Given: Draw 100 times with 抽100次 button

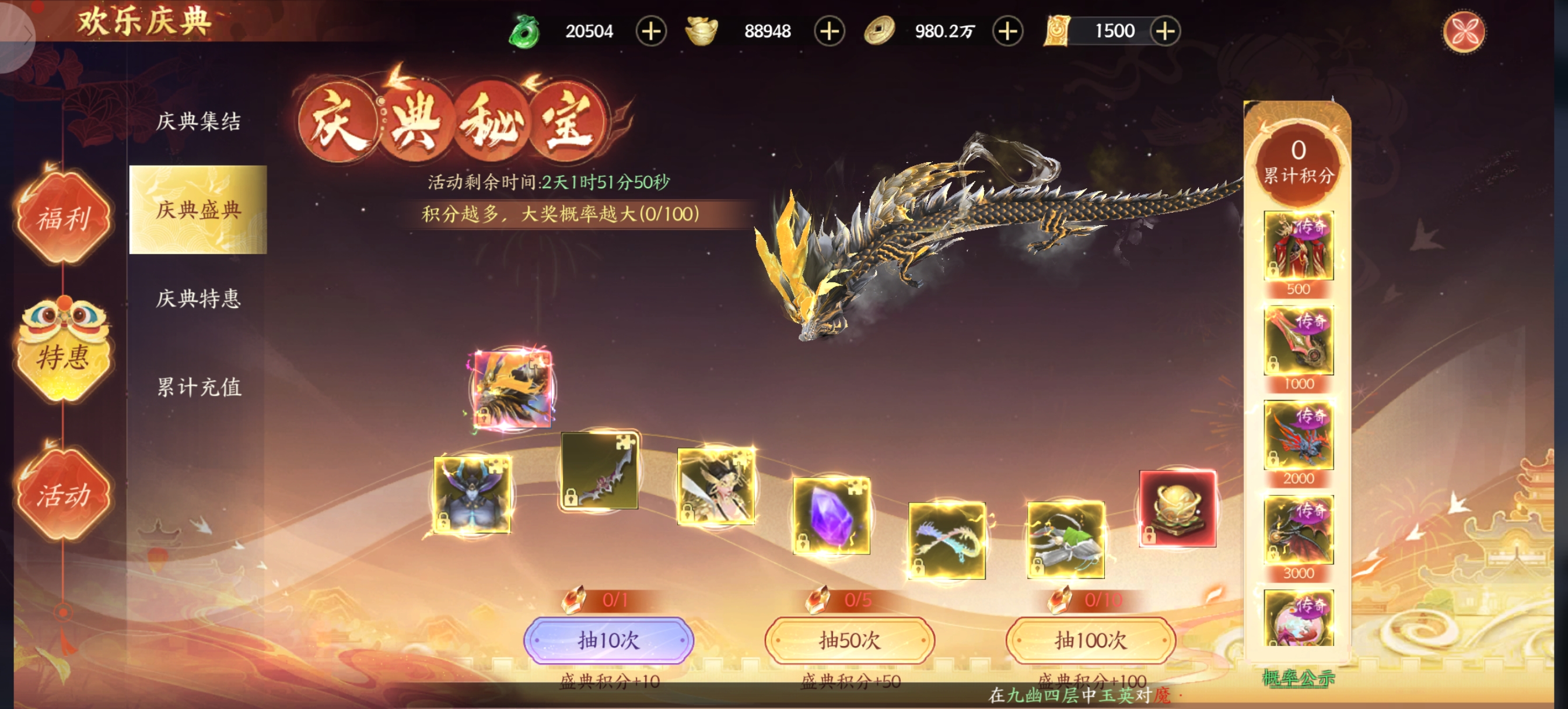Looking at the screenshot, I should coord(1090,640).
